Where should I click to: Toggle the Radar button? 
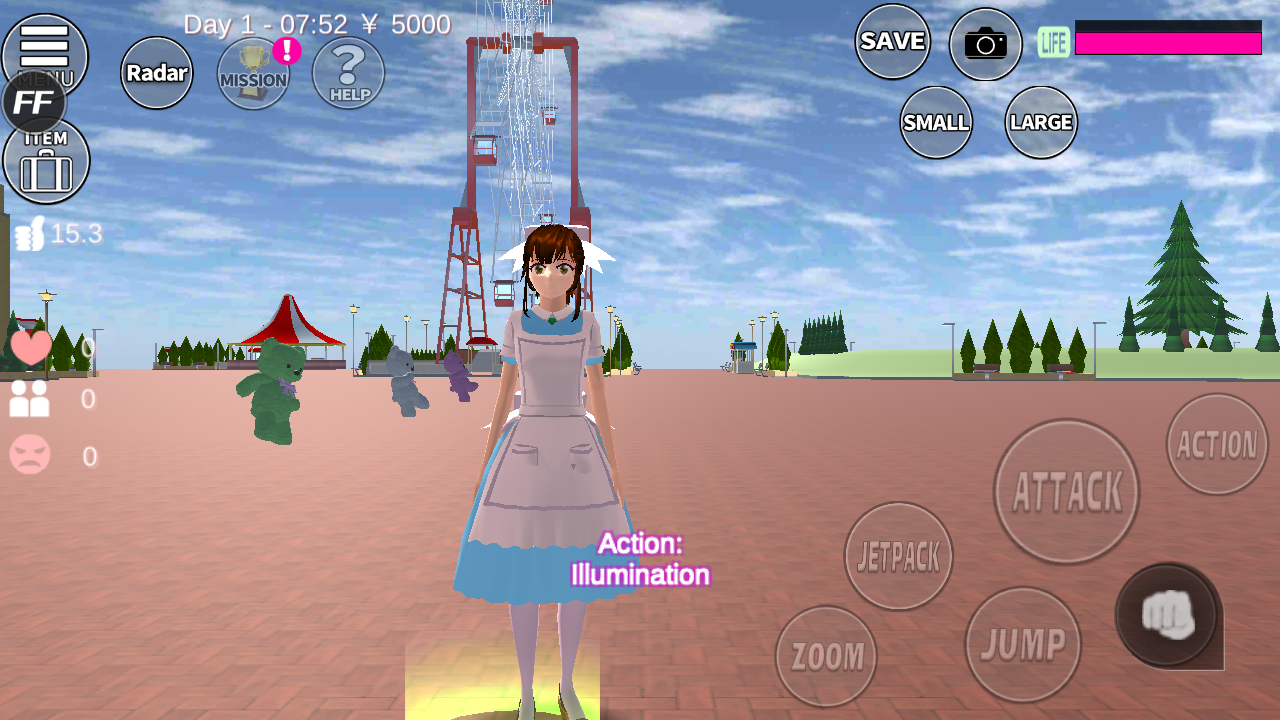(157, 73)
